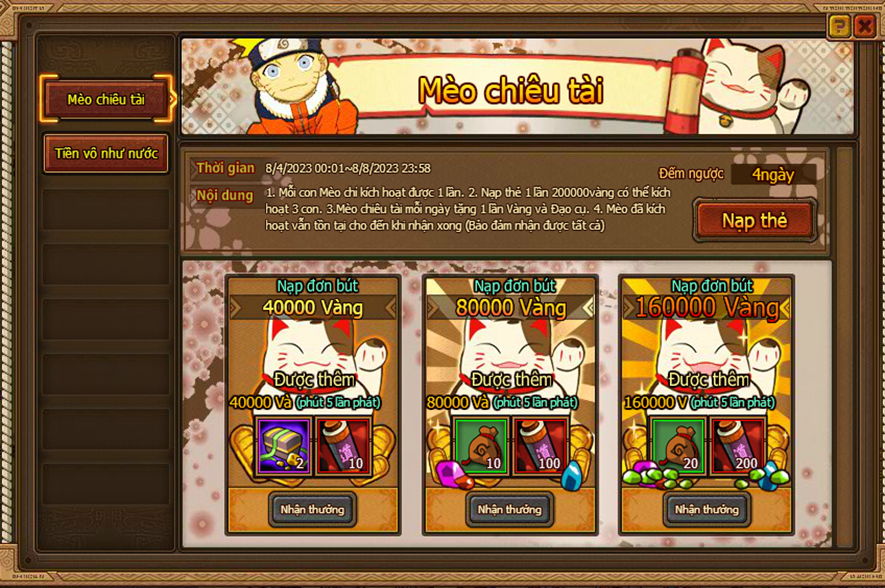Screen dimensions: 885x588
Task: Open the help question mark button
Action: point(839,27)
